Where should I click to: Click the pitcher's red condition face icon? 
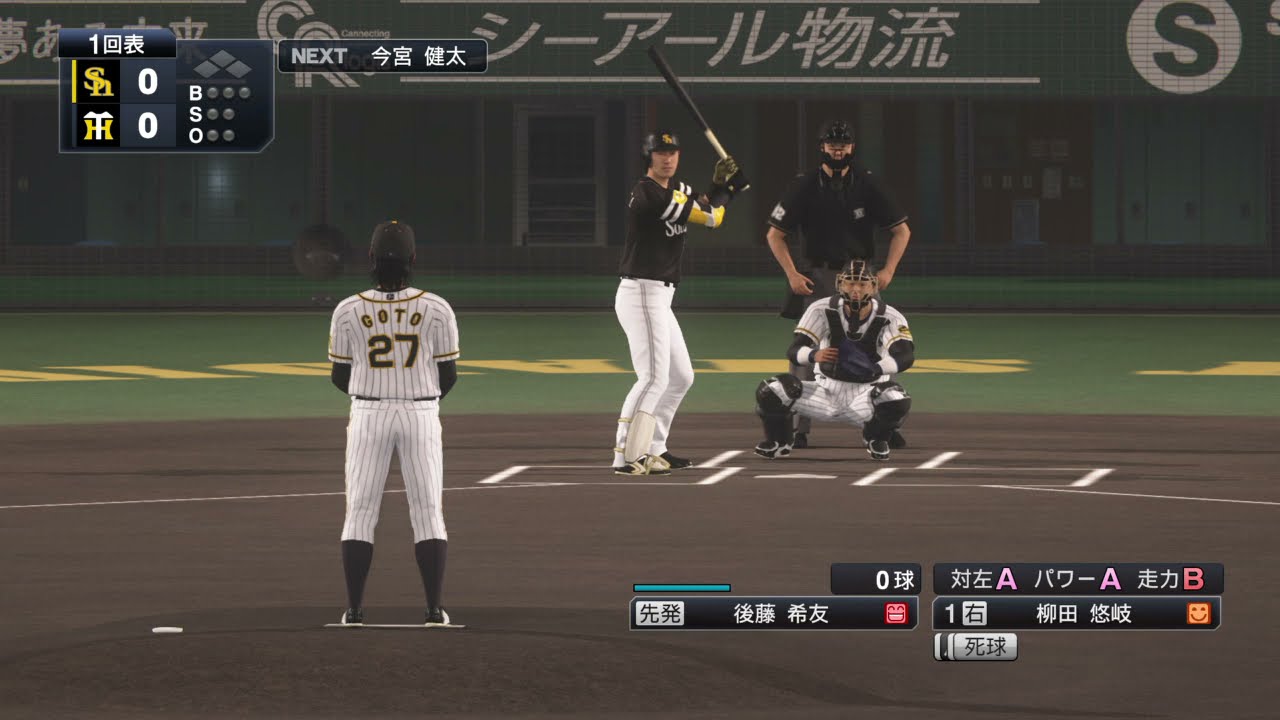(896, 614)
